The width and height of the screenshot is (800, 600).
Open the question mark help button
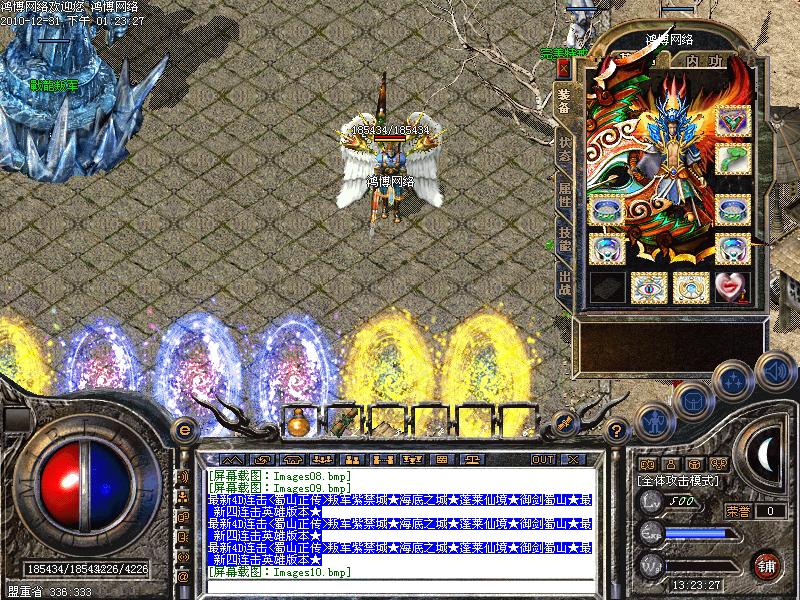click(x=618, y=431)
